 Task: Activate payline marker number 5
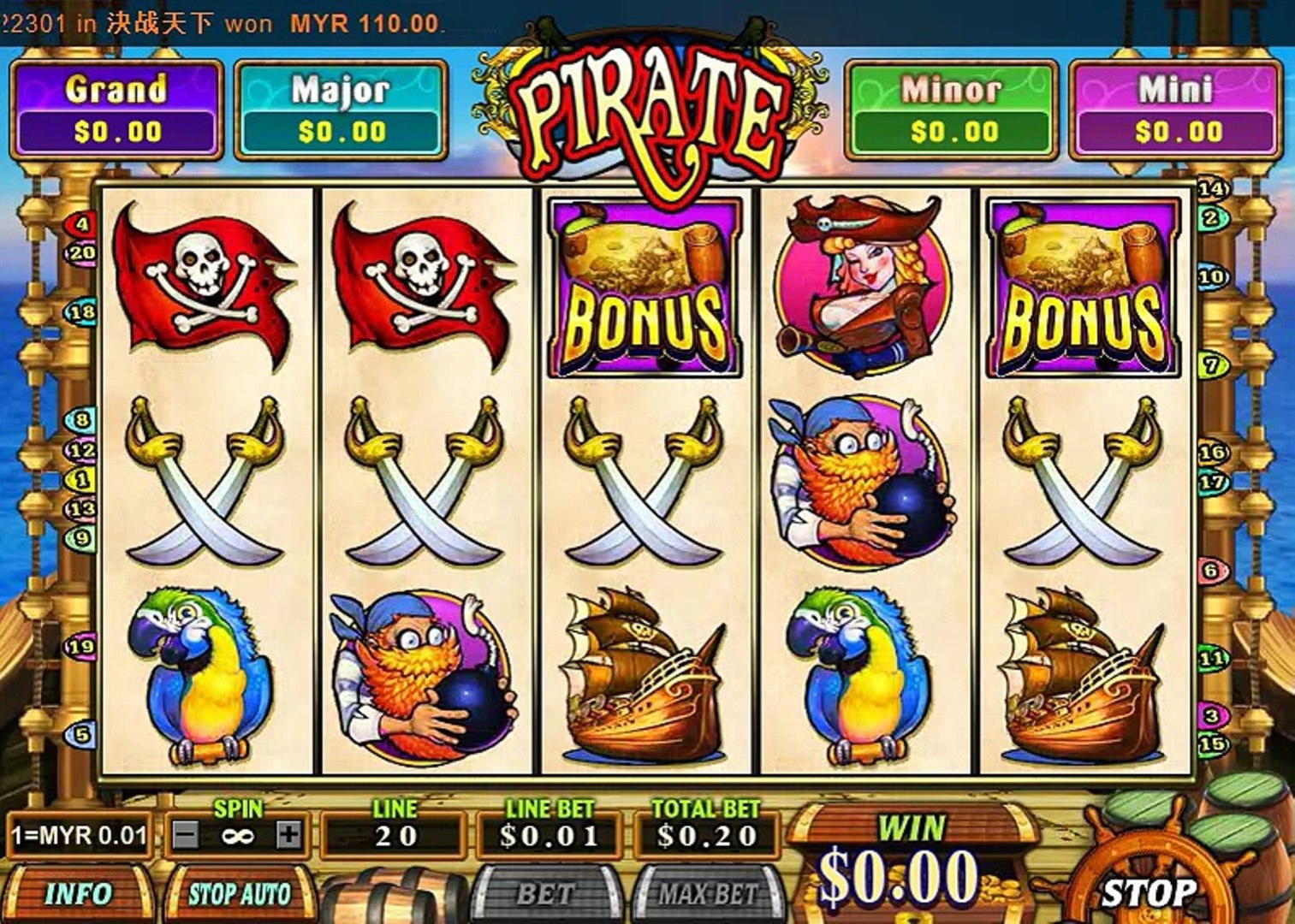[81, 734]
